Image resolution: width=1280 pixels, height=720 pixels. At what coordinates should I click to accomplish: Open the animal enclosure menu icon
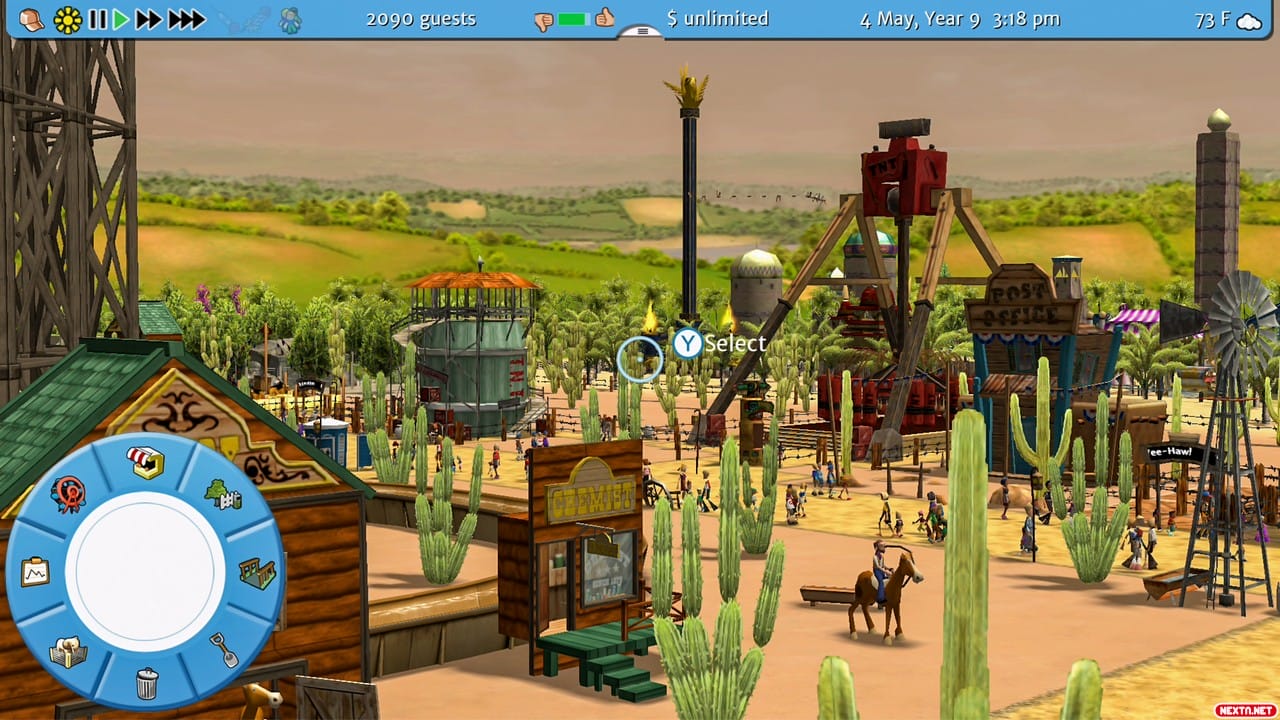[68, 651]
